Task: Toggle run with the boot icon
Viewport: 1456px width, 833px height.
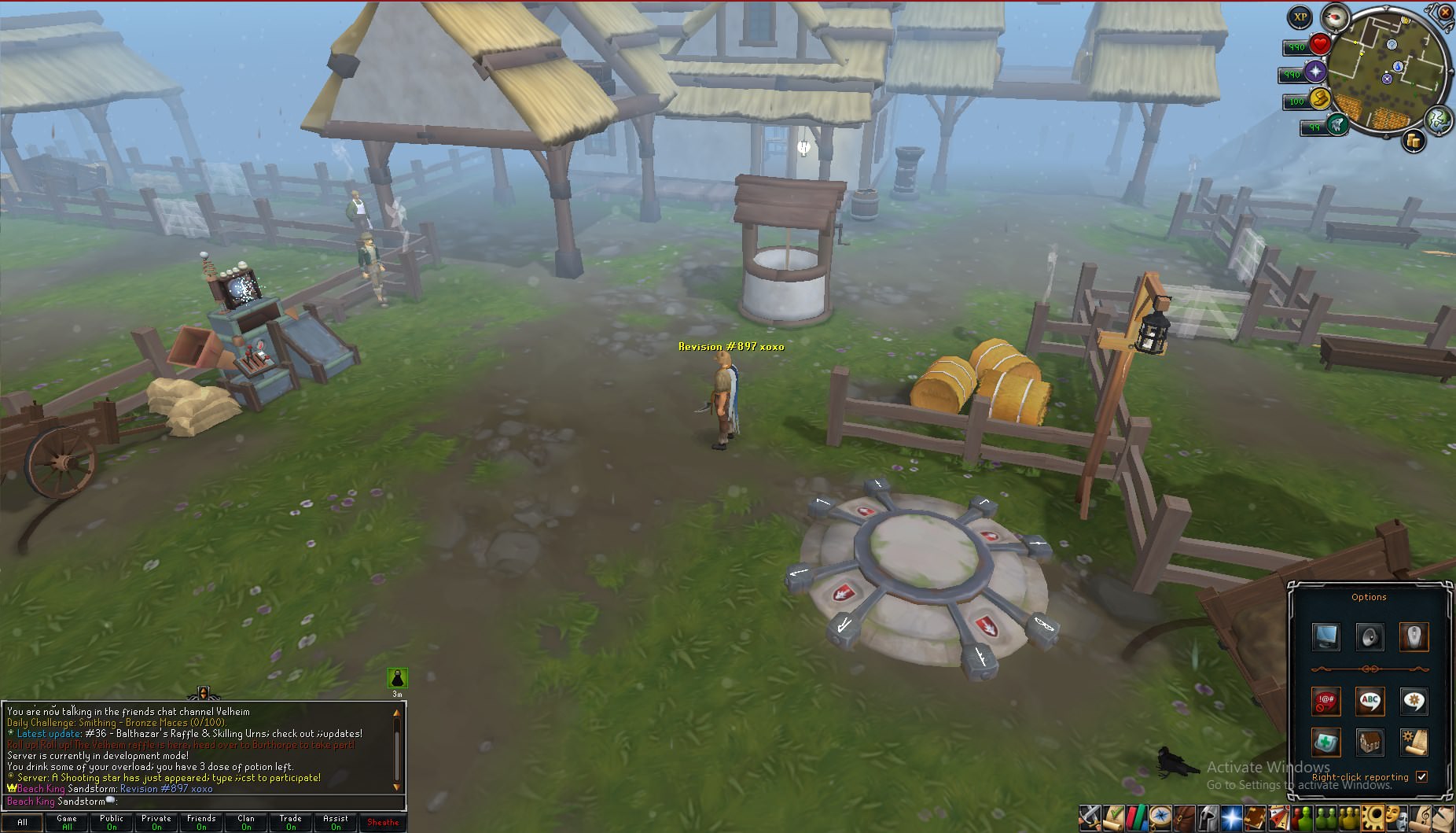Action: click(x=1318, y=98)
